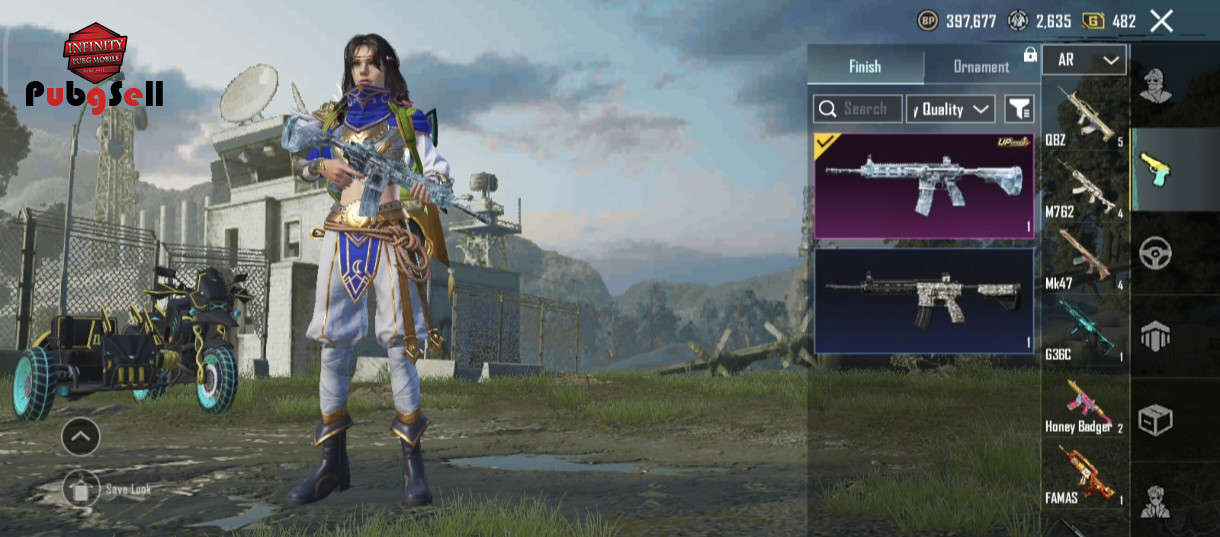Open the box crate category icon
Viewport: 1220px width, 537px height.
click(x=1155, y=420)
